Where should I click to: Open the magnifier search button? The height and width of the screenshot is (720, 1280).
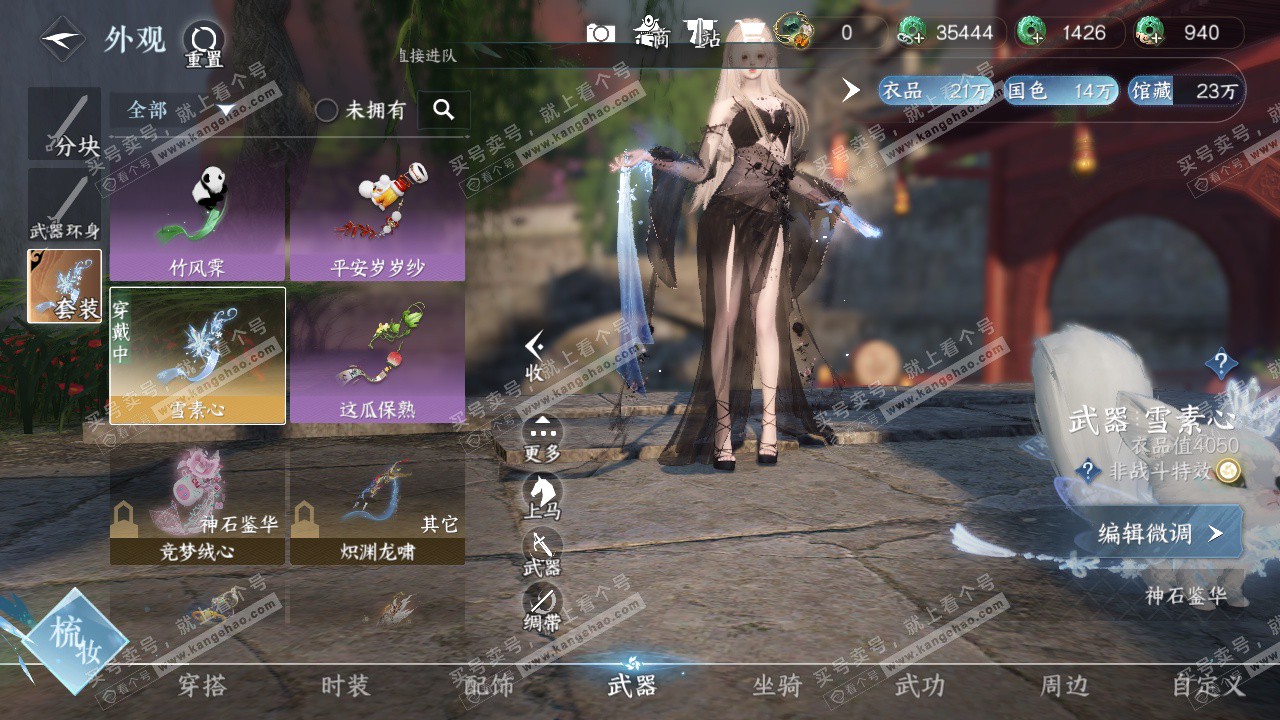point(444,110)
